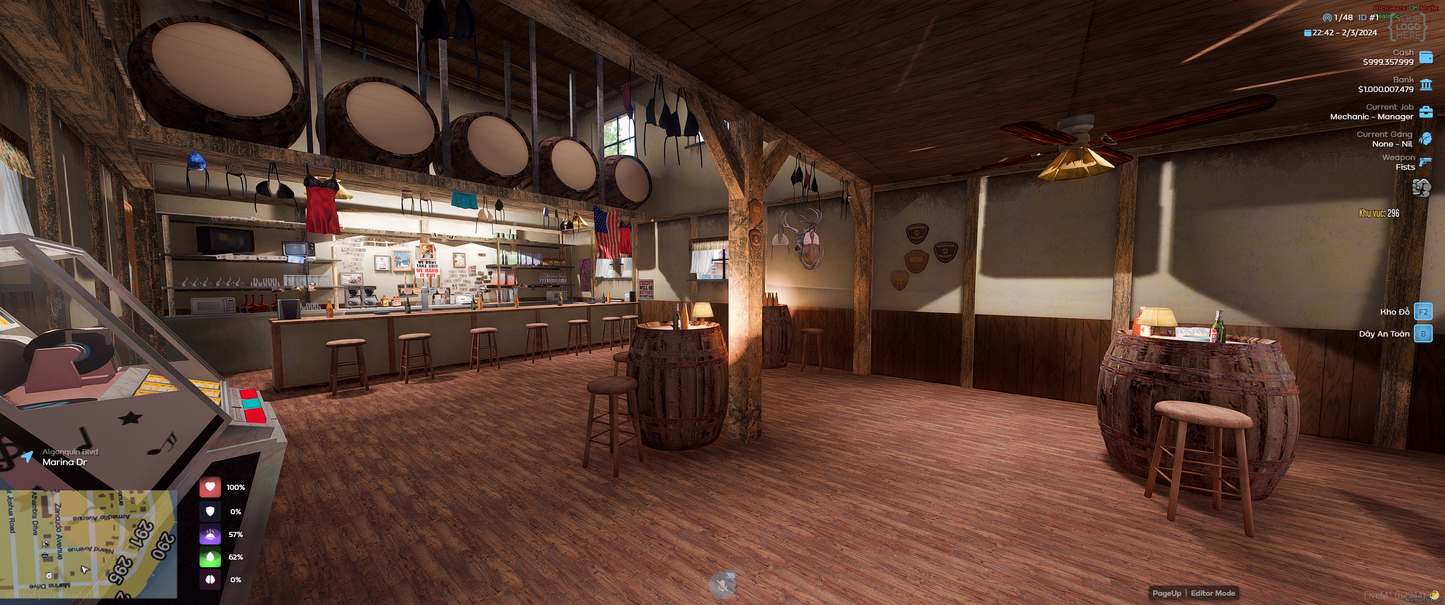Click the fists weapon image
The height and width of the screenshot is (605, 1445).
pyautogui.click(x=1419, y=187)
